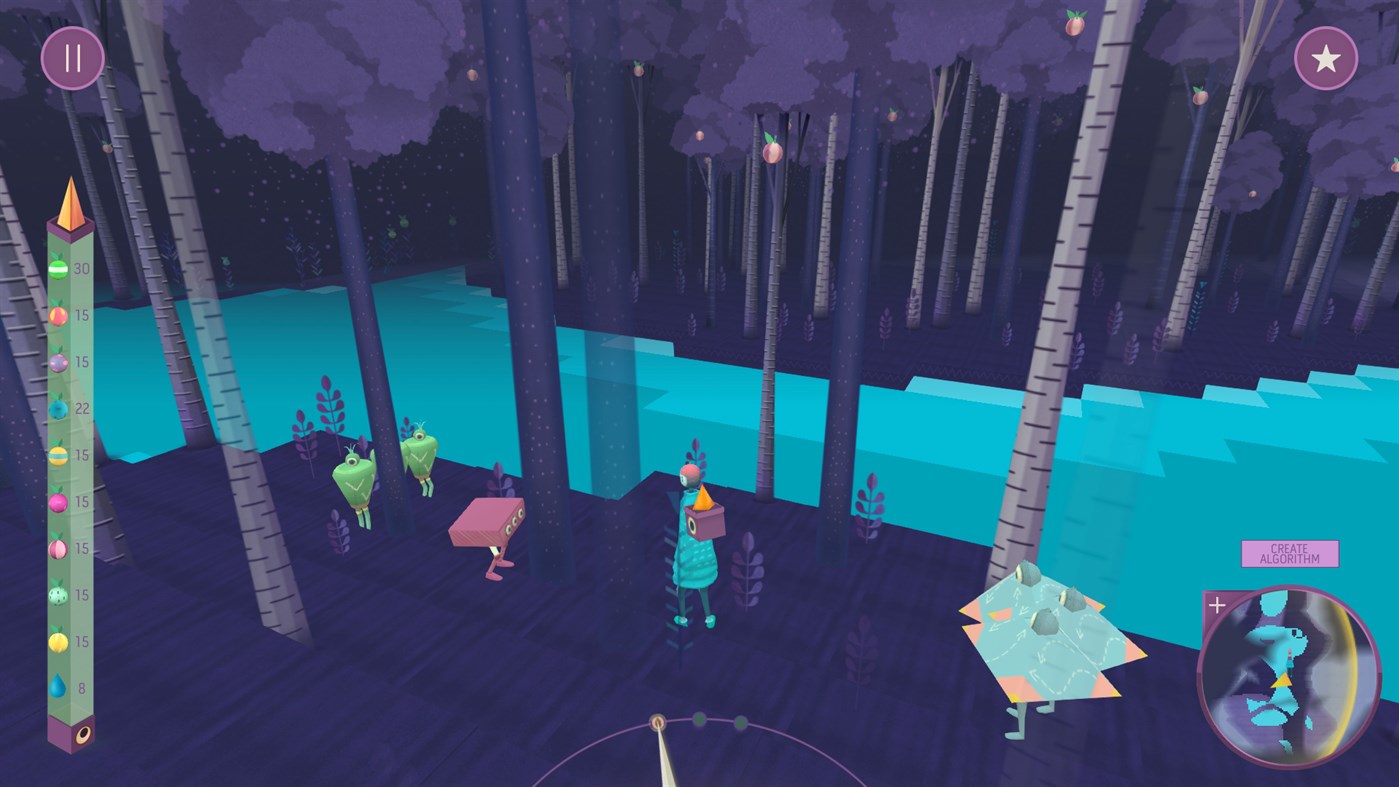The width and height of the screenshot is (1399, 787).
Task: Click the center dot of the compass dial
Action: point(658,722)
